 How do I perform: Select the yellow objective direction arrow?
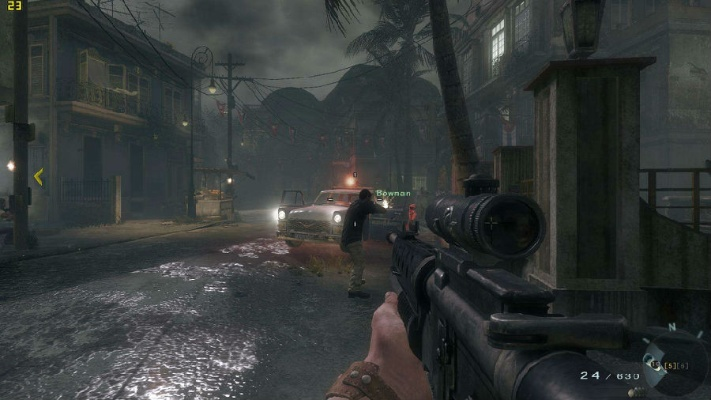pyautogui.click(x=38, y=177)
